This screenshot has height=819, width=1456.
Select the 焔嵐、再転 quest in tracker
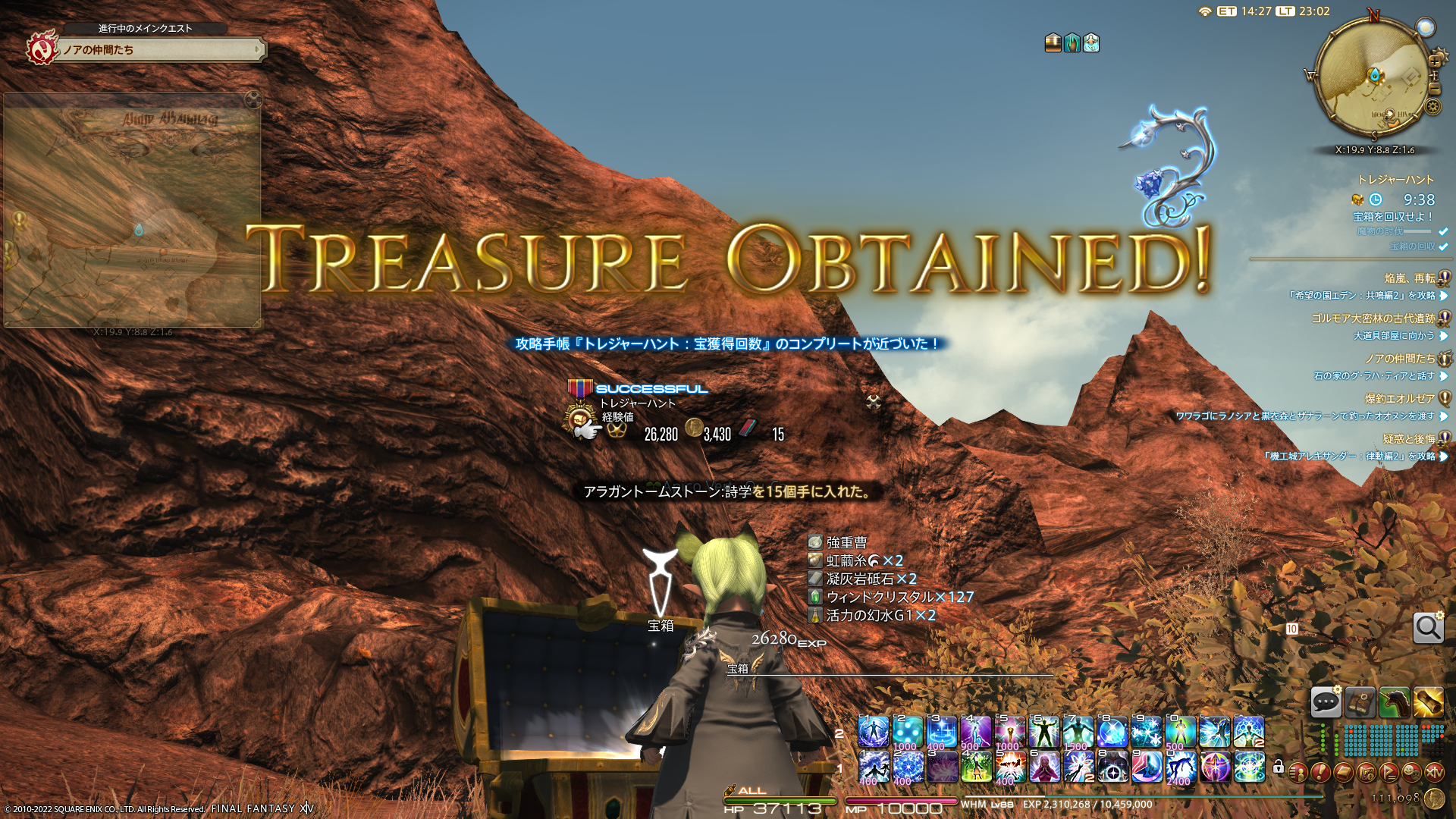pos(1409,278)
